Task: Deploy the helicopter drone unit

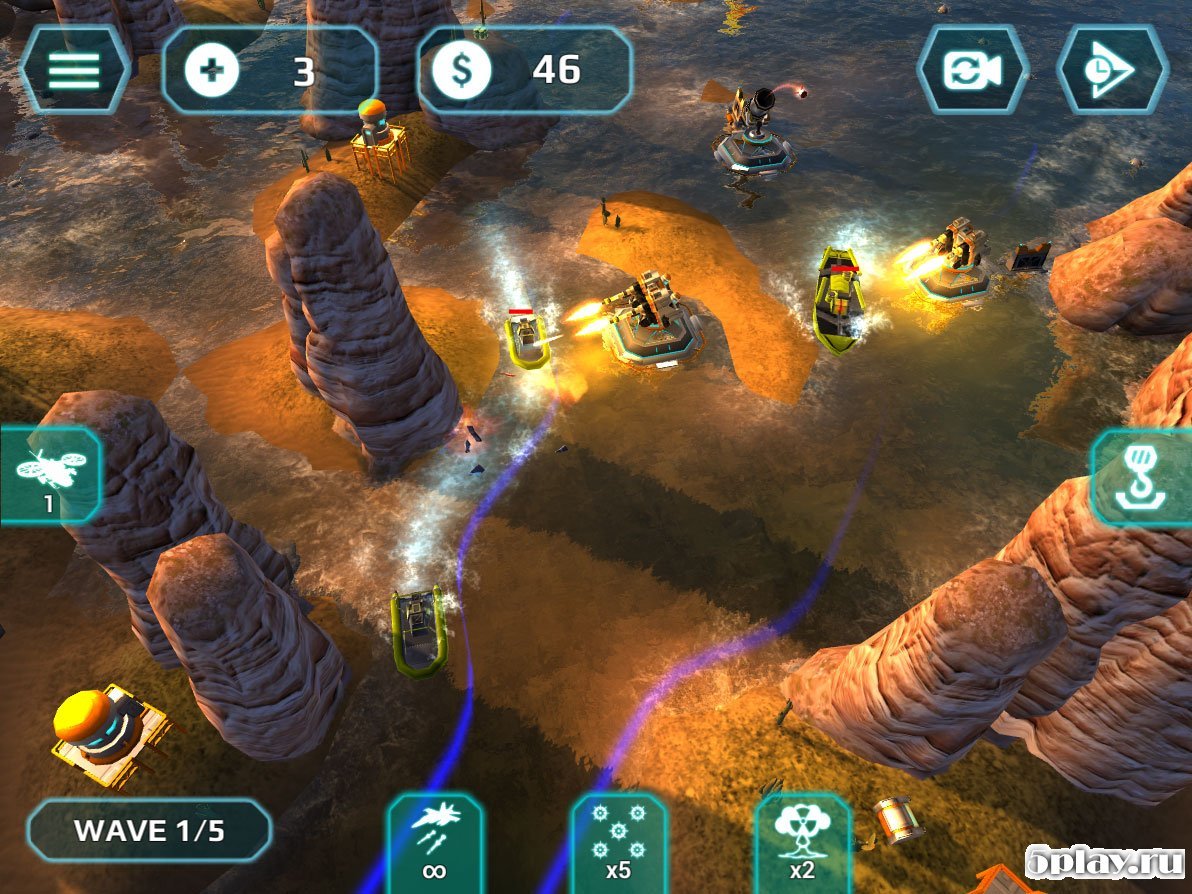Action: (x=50, y=475)
